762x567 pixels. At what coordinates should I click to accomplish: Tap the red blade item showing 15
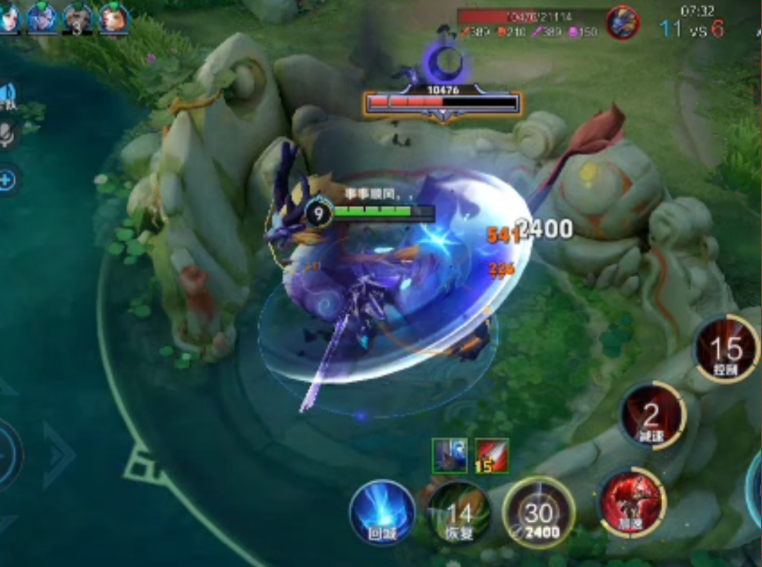(492, 455)
